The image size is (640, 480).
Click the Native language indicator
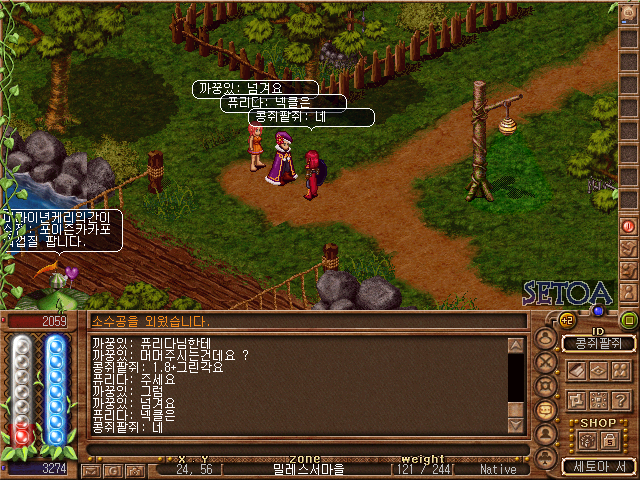(498, 469)
